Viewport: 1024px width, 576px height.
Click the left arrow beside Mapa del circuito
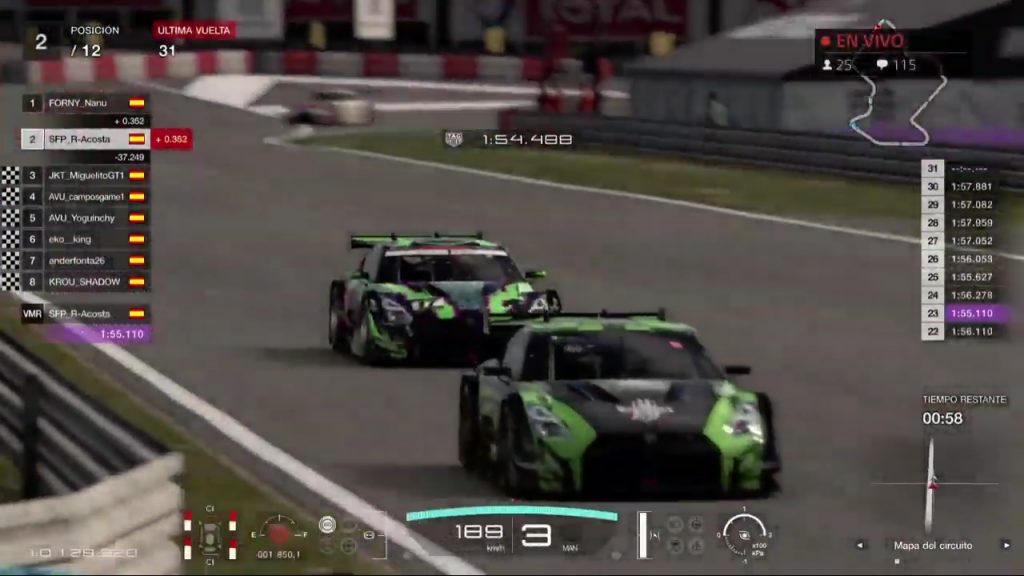point(860,545)
